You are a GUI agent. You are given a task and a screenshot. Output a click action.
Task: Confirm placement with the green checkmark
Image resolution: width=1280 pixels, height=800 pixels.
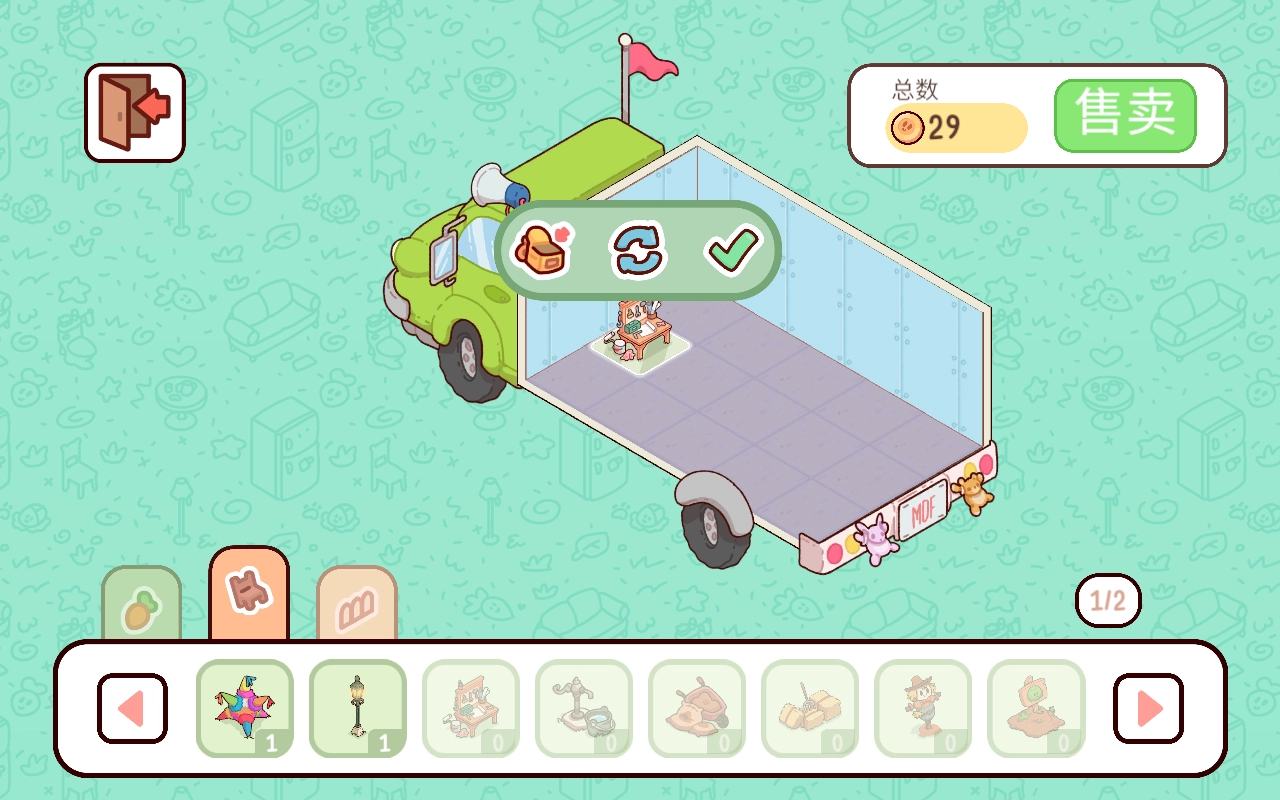[x=733, y=249]
